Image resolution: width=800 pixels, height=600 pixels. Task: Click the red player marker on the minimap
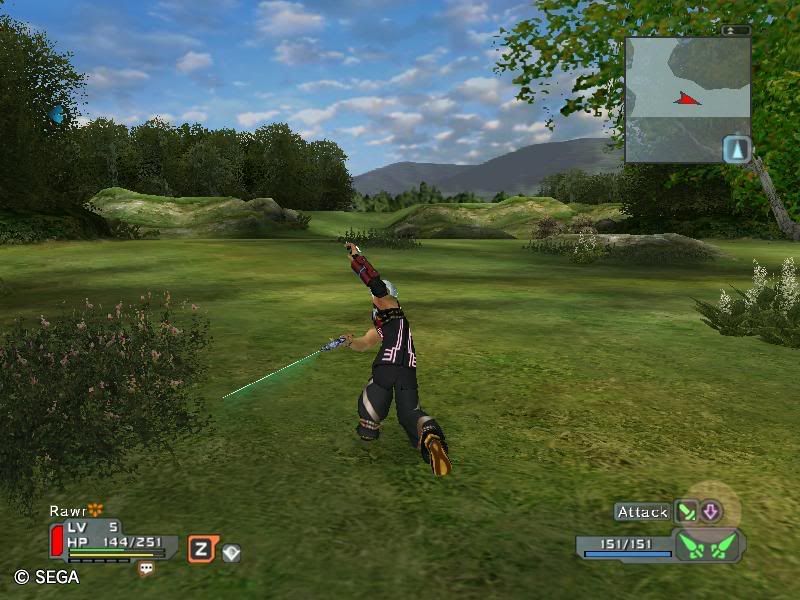(687, 98)
